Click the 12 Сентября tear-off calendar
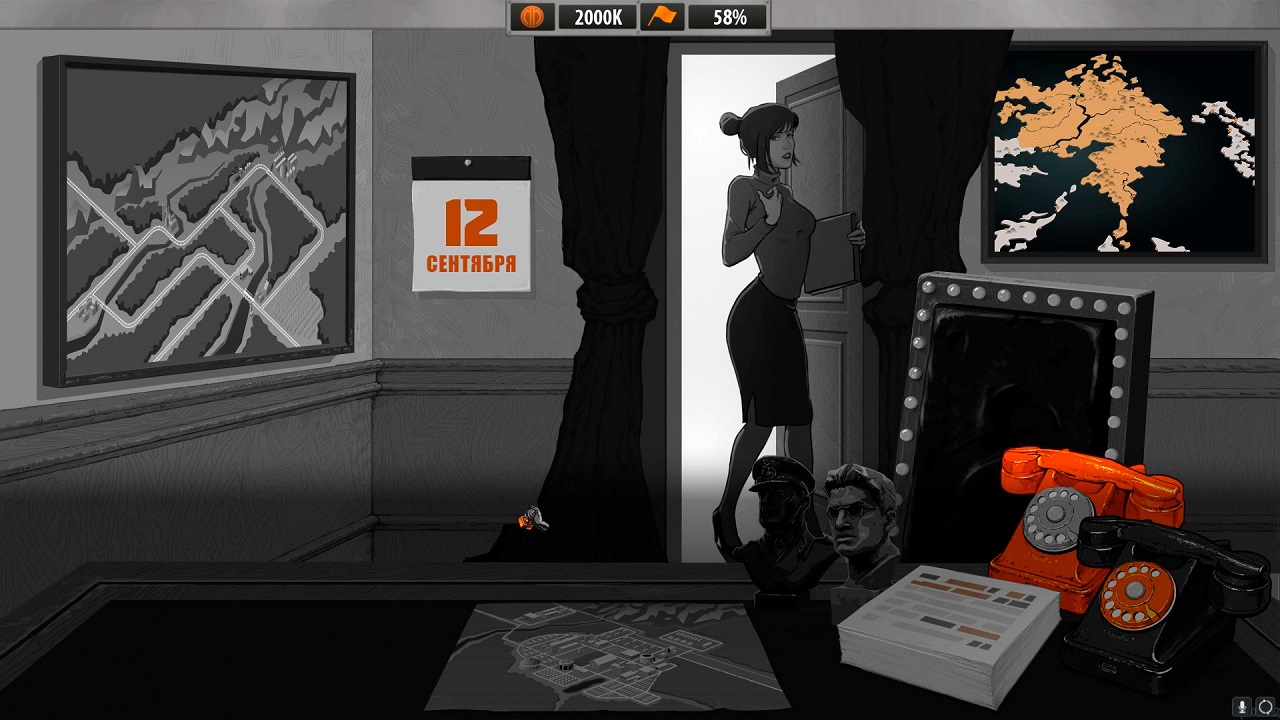This screenshot has width=1280, height=720. pyautogui.click(x=471, y=225)
